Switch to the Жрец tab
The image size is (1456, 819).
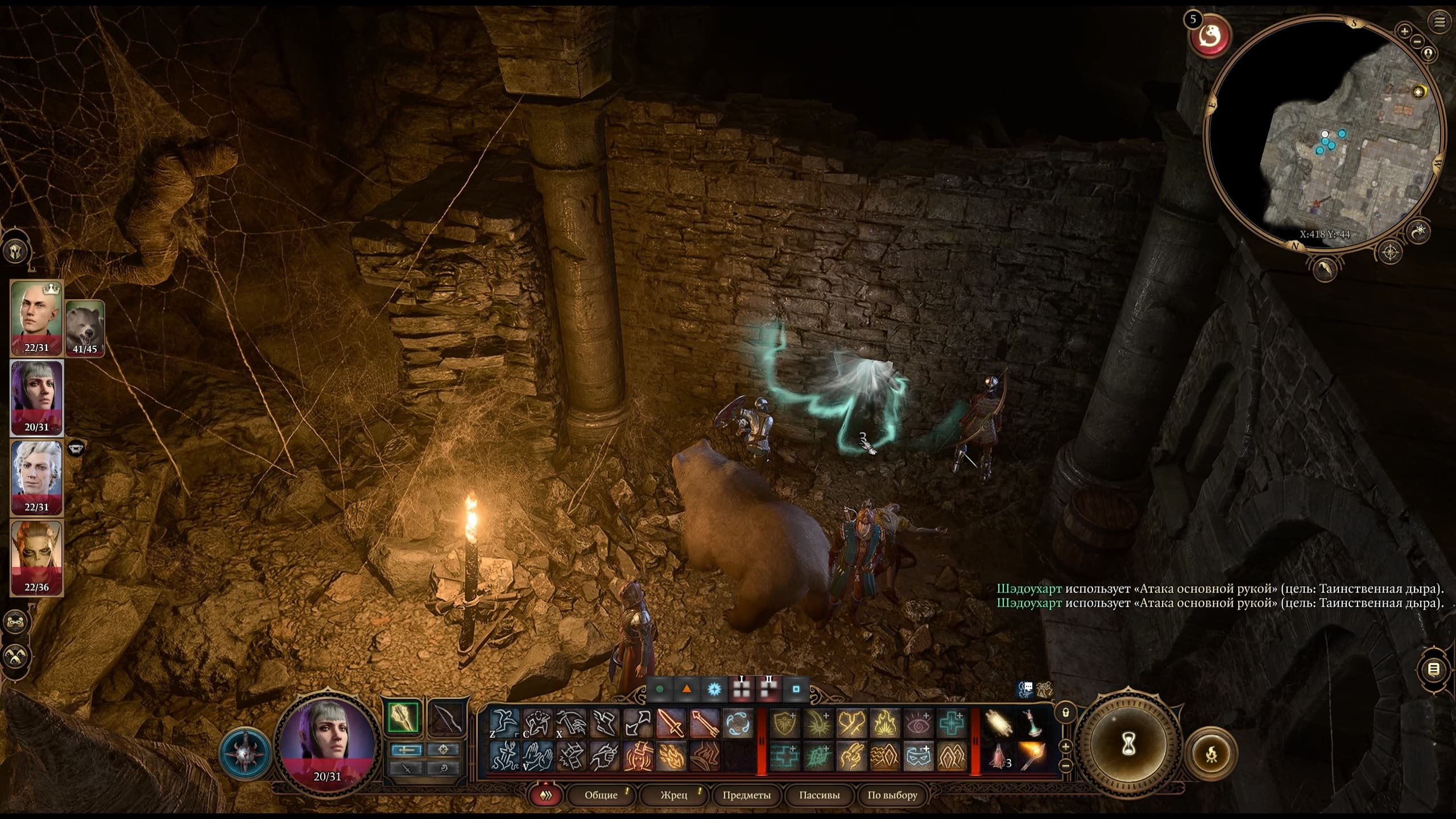click(674, 795)
